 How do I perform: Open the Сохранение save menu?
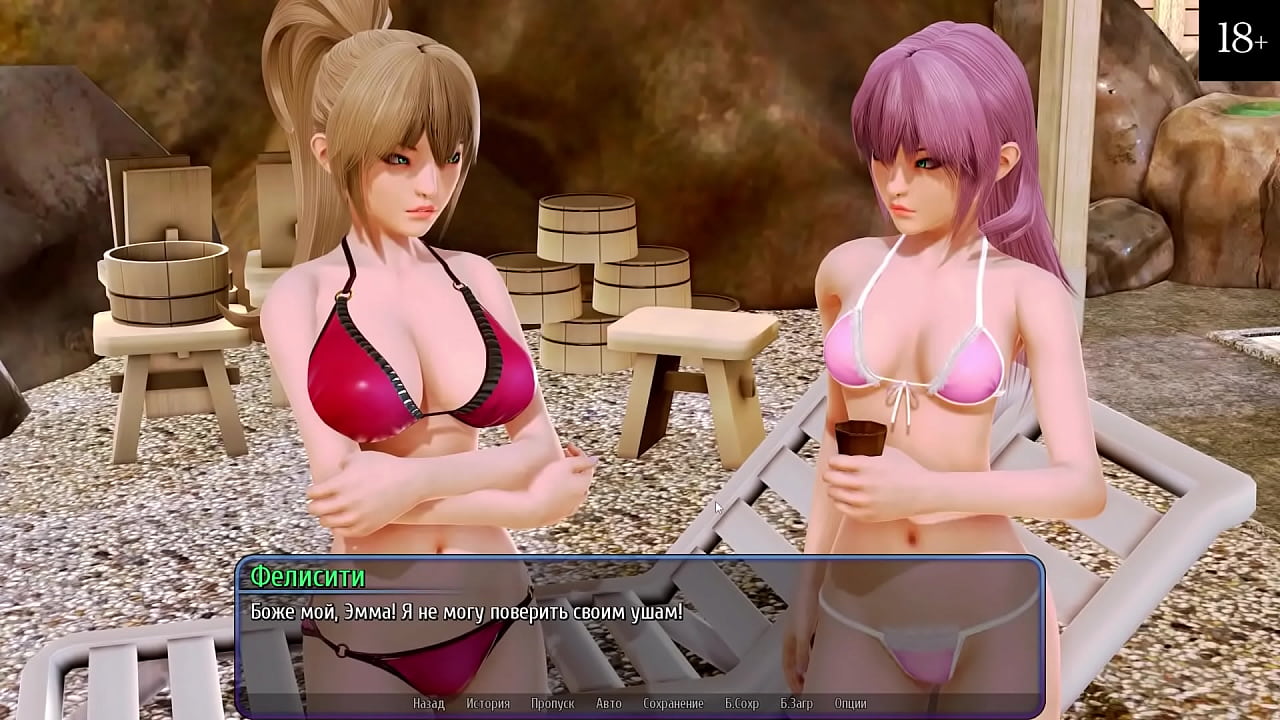pyautogui.click(x=673, y=704)
